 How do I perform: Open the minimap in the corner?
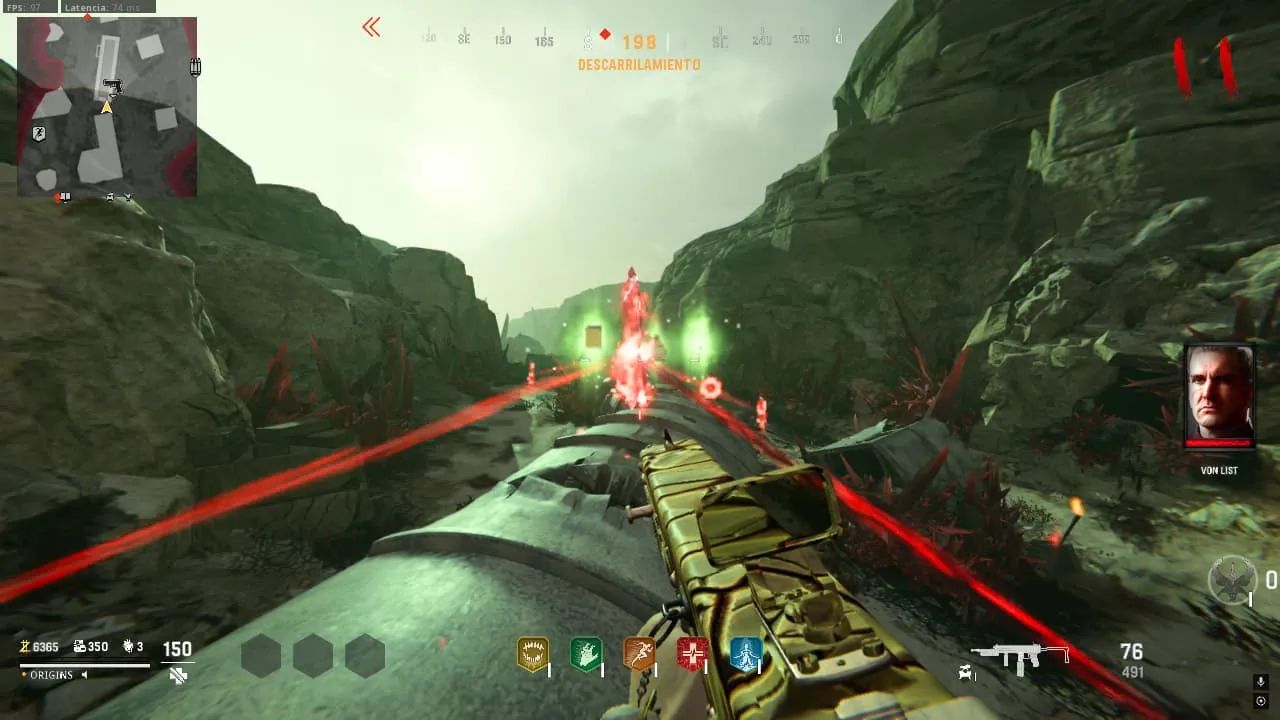107,106
